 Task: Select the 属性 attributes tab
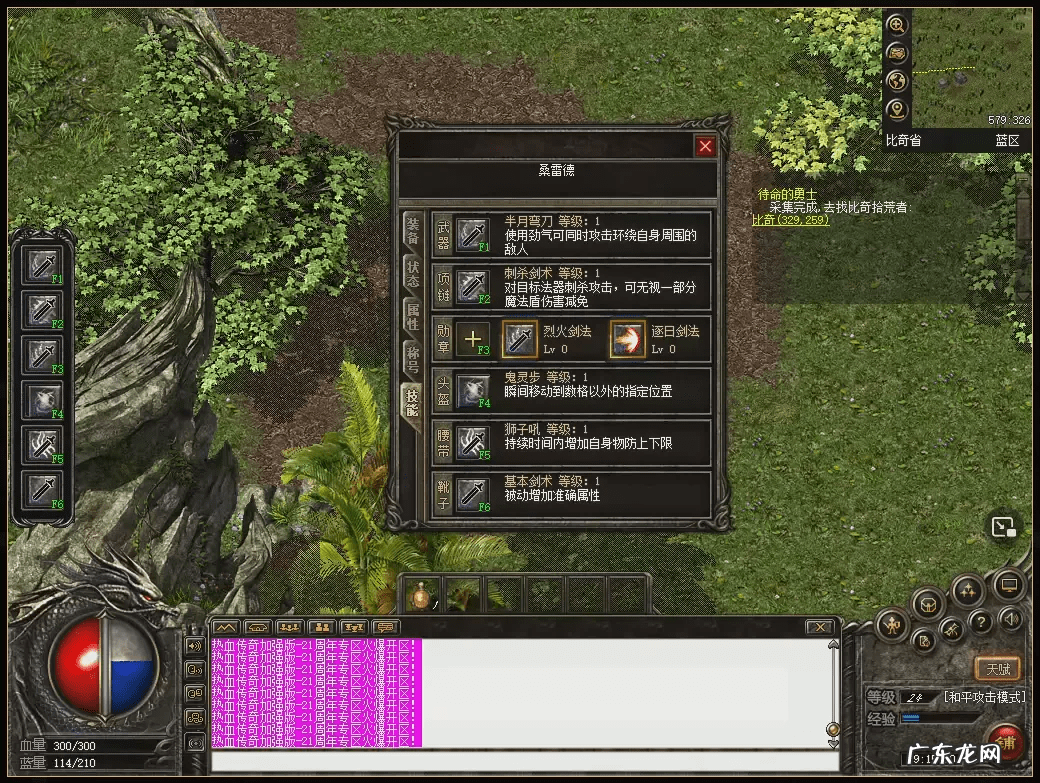(x=412, y=317)
